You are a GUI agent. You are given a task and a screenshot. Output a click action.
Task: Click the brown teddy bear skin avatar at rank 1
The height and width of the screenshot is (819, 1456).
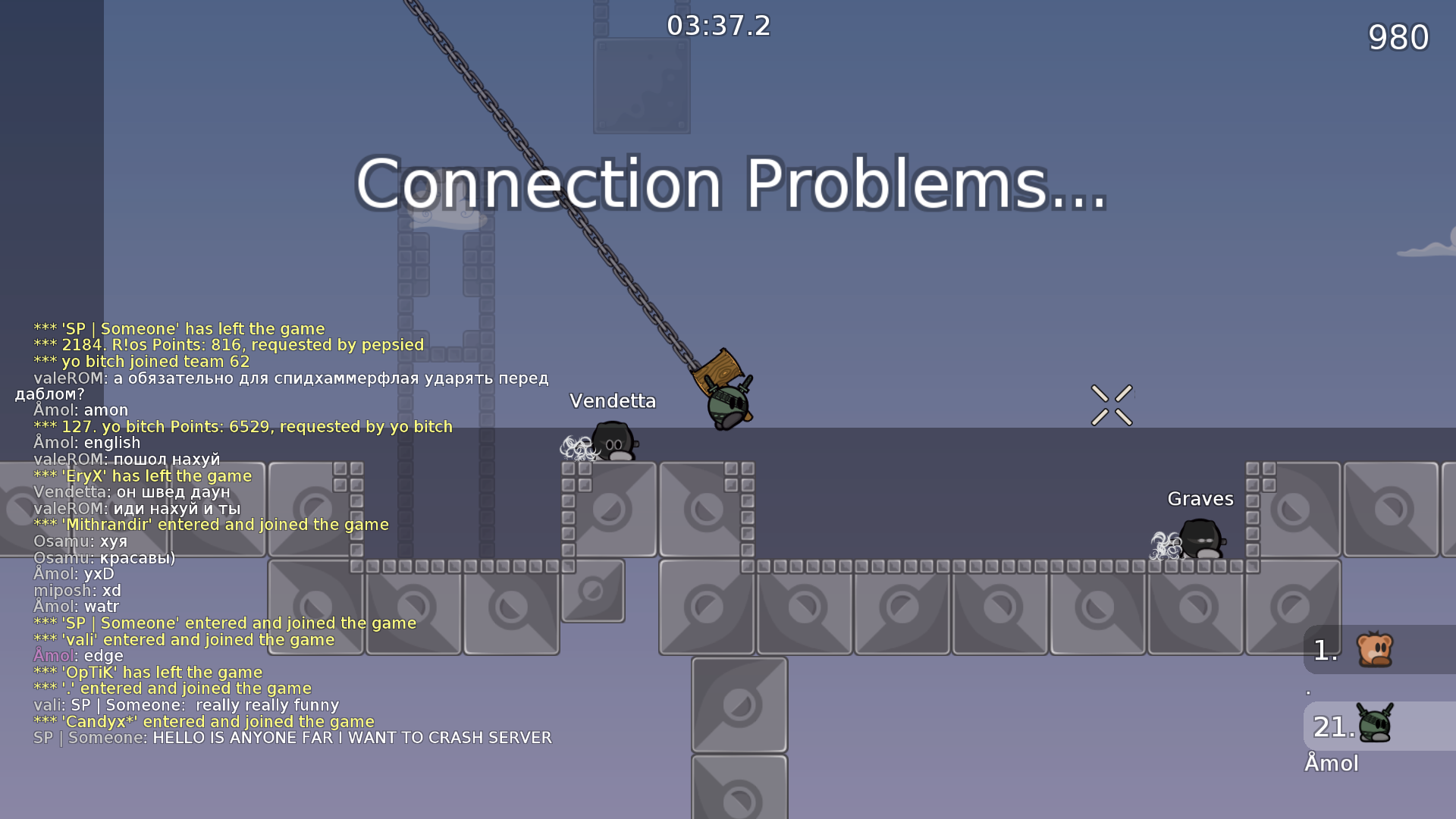(x=1377, y=649)
